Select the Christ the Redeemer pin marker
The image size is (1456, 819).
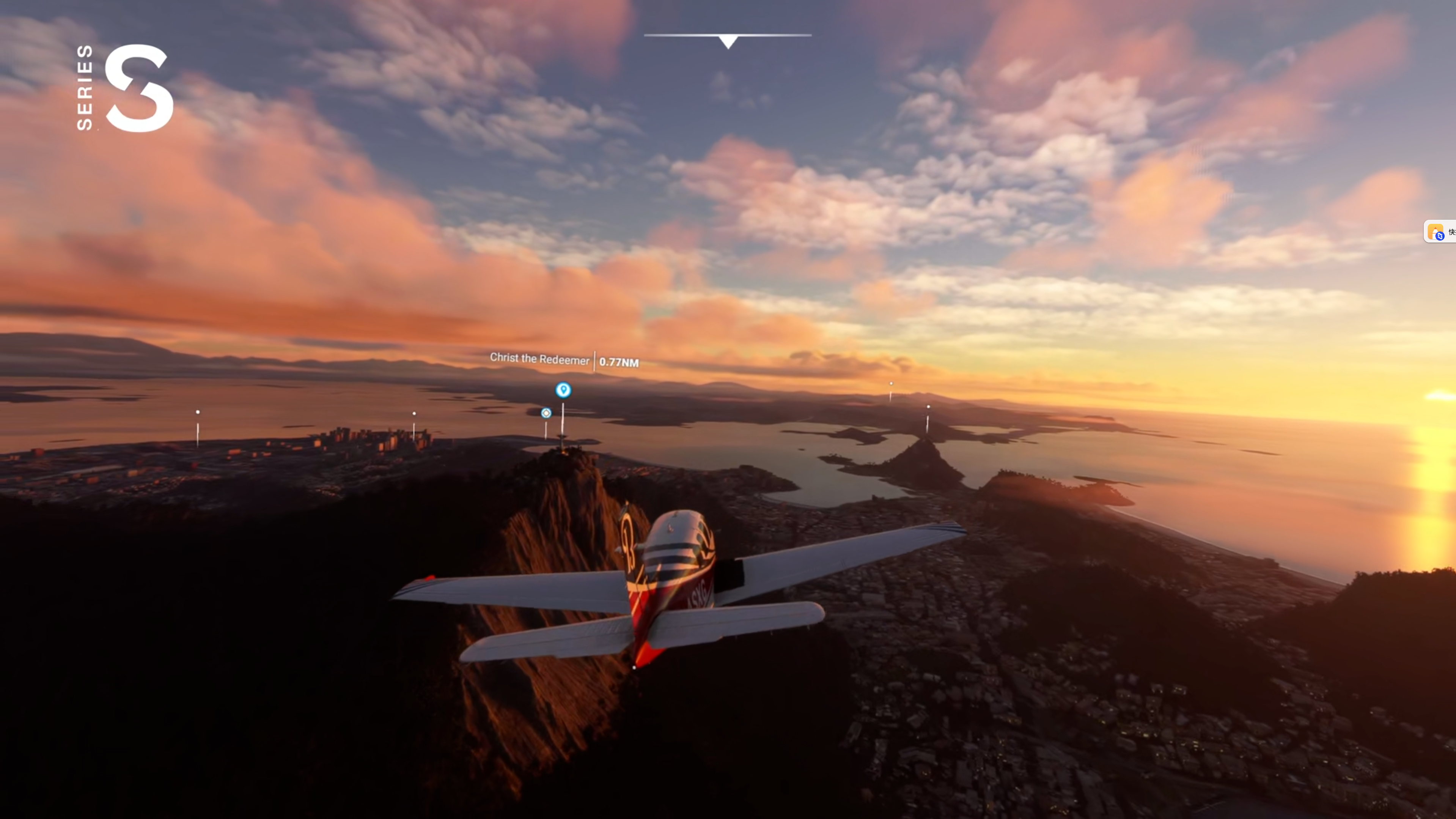click(x=563, y=390)
